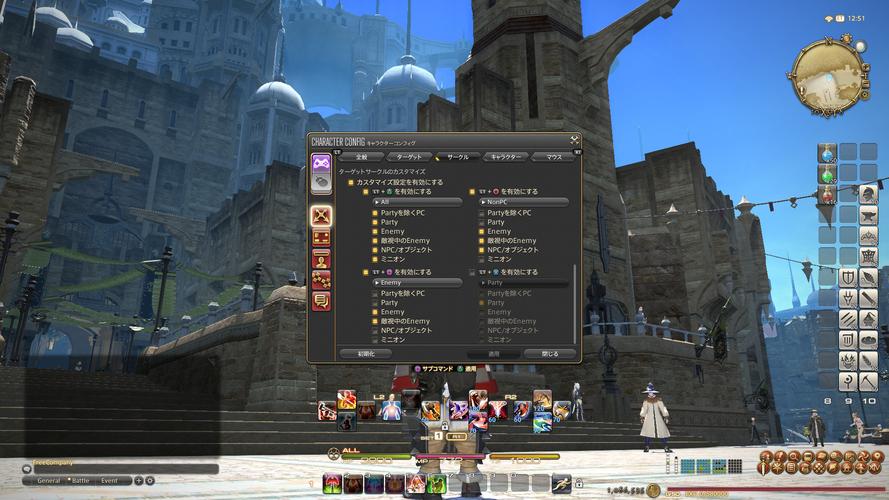Use the green potion hotbar slot
889x500 pixels.
(x=827, y=174)
